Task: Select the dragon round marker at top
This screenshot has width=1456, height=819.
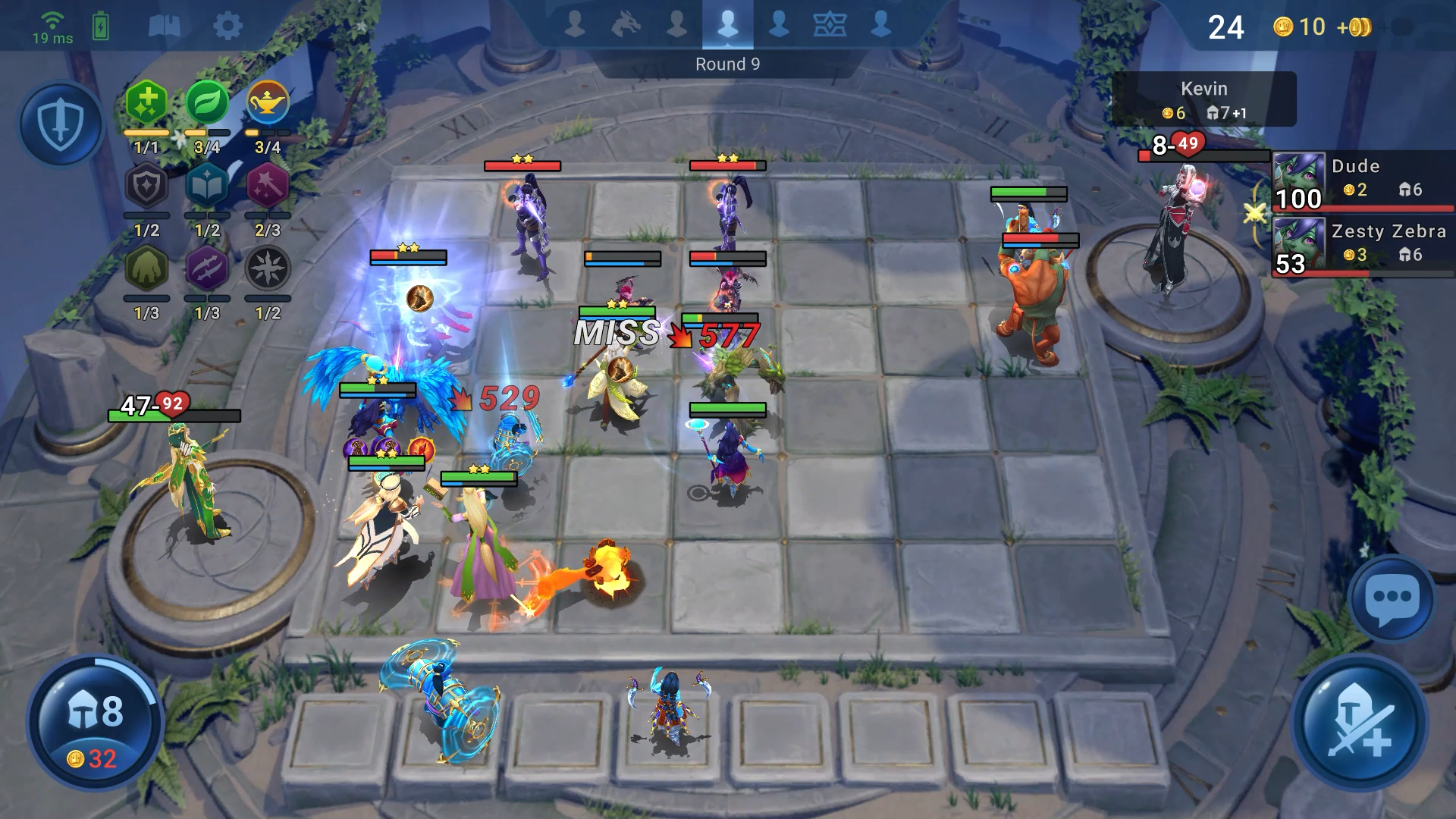Action: (x=626, y=25)
